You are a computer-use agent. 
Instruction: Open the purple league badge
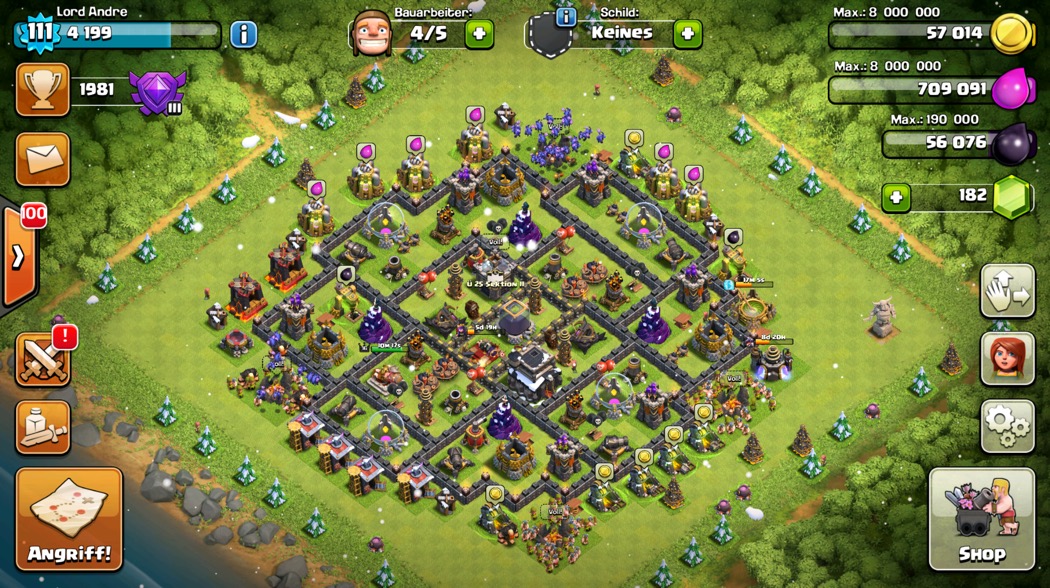click(156, 93)
